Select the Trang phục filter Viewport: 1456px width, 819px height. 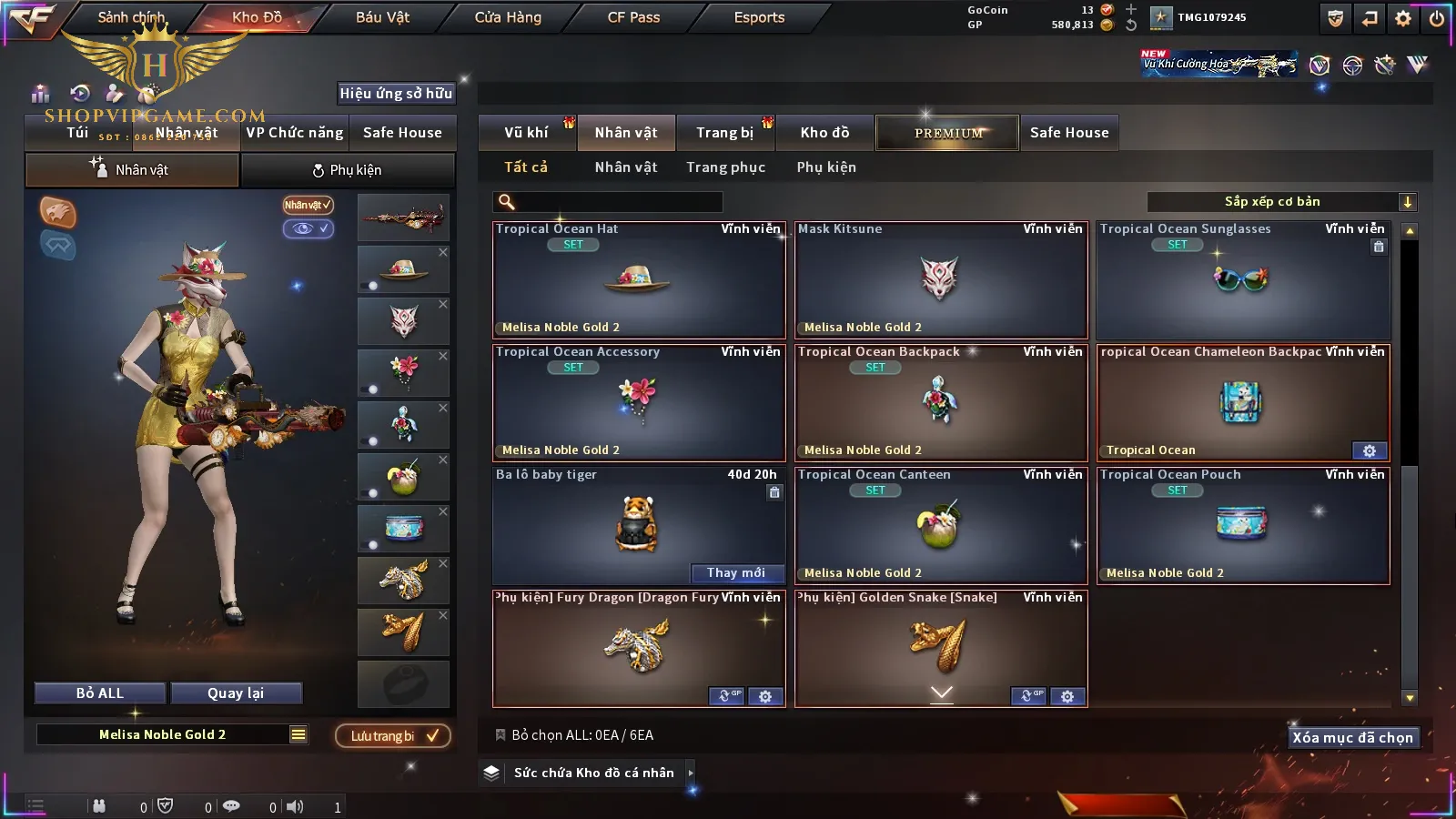coord(725,167)
